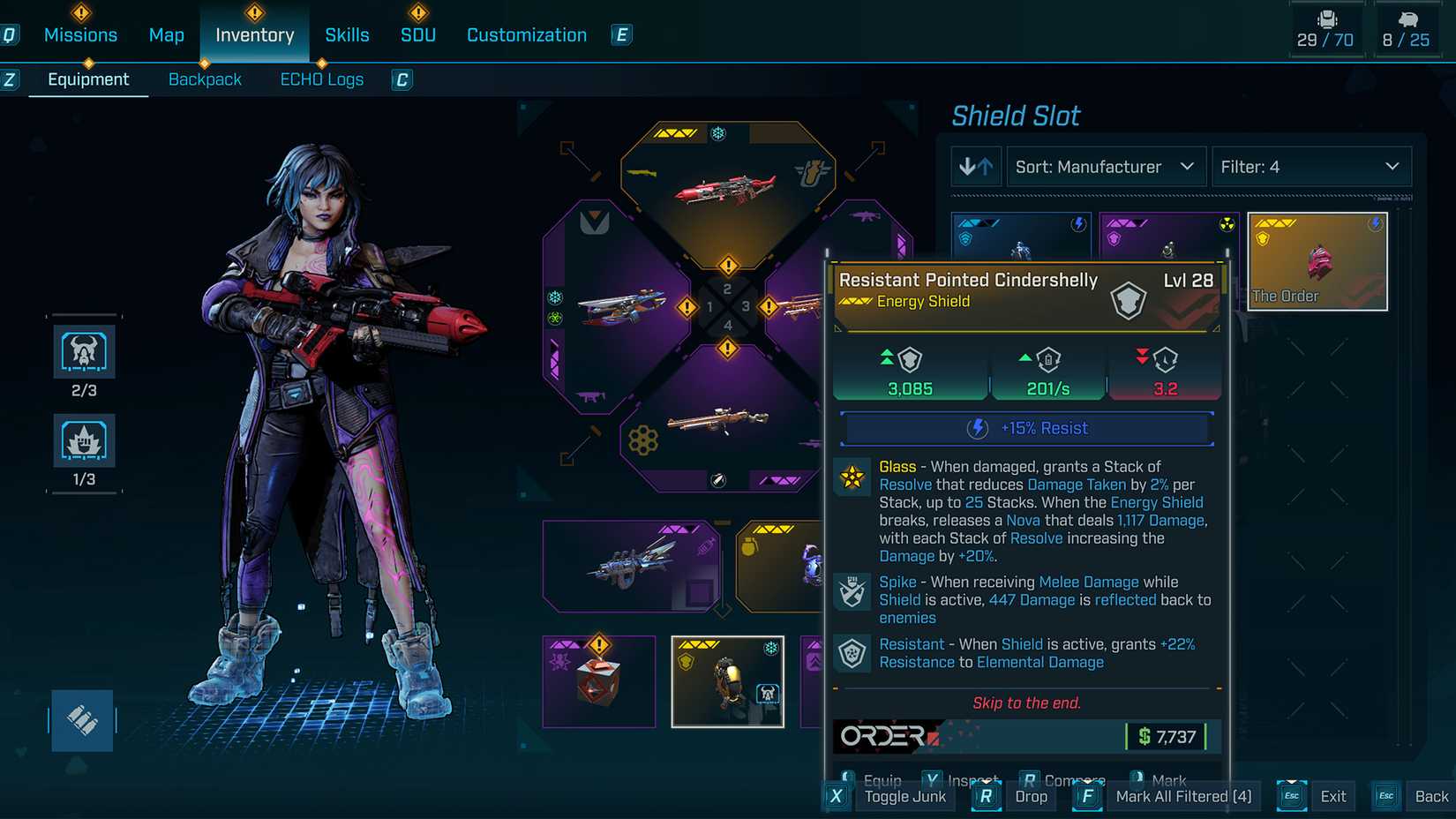This screenshot has width=1456, height=819.
Task: Open the Skills menu
Action: click(x=347, y=34)
